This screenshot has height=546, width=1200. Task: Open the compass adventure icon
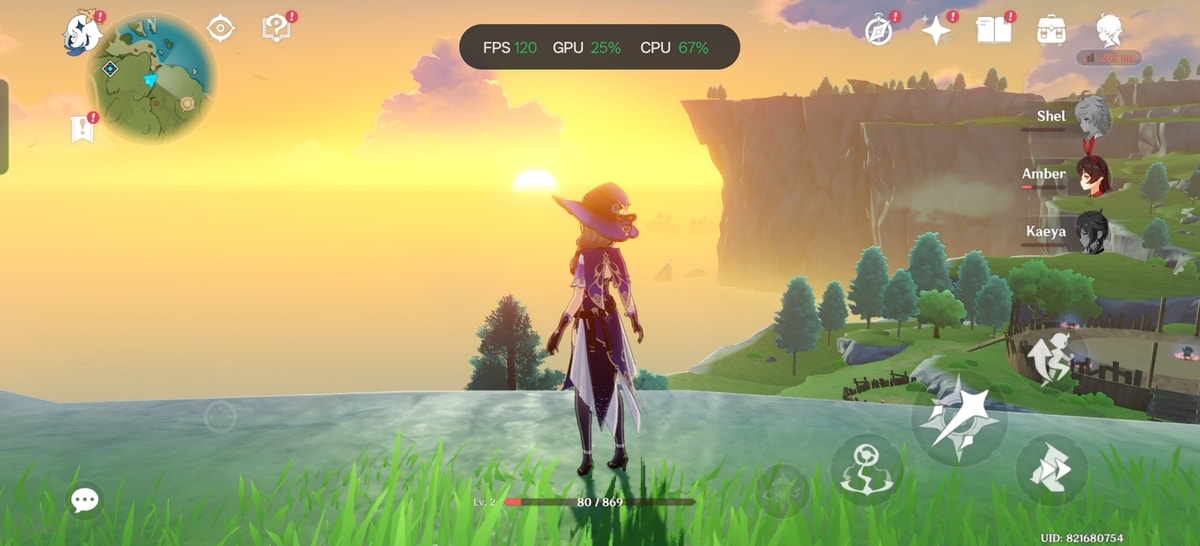(879, 31)
